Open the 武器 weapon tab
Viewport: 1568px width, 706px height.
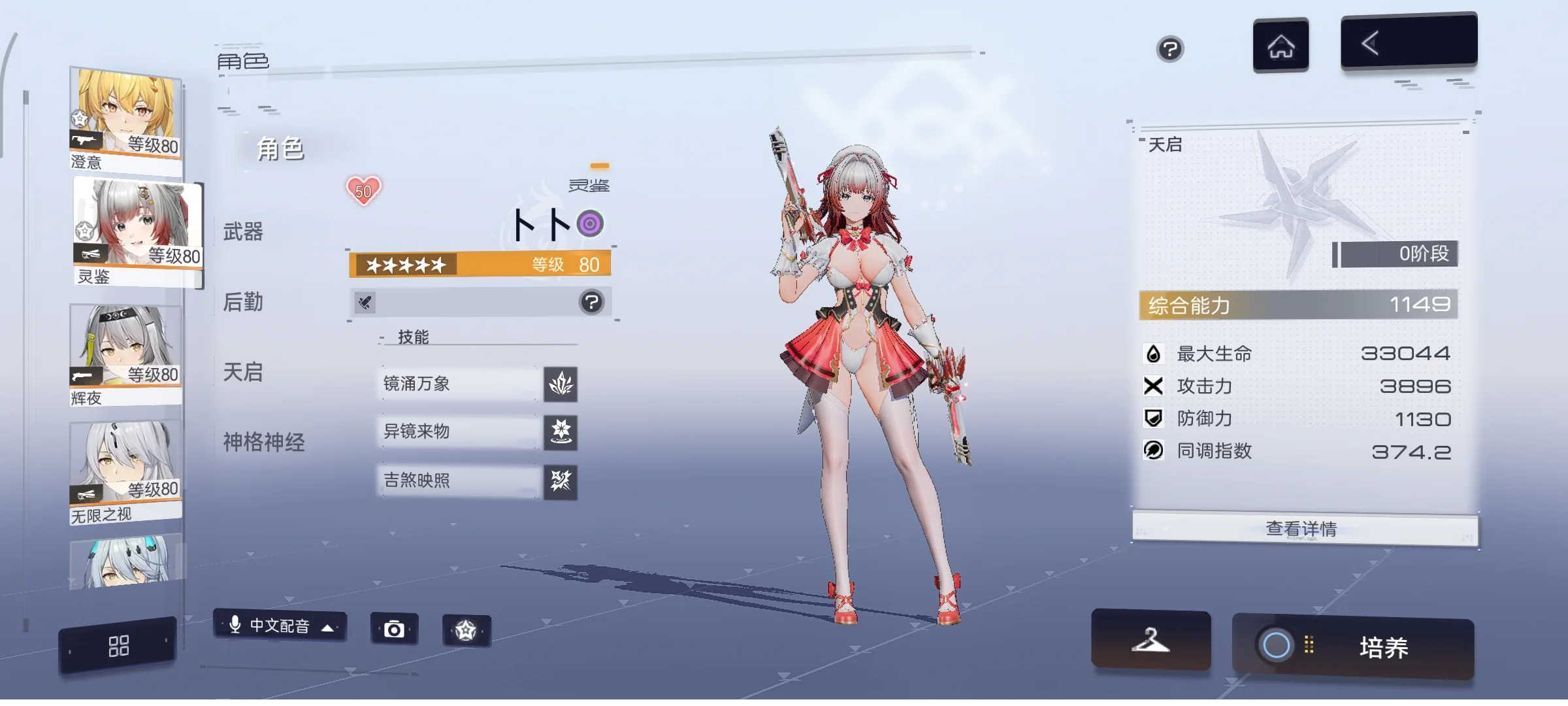tap(243, 231)
